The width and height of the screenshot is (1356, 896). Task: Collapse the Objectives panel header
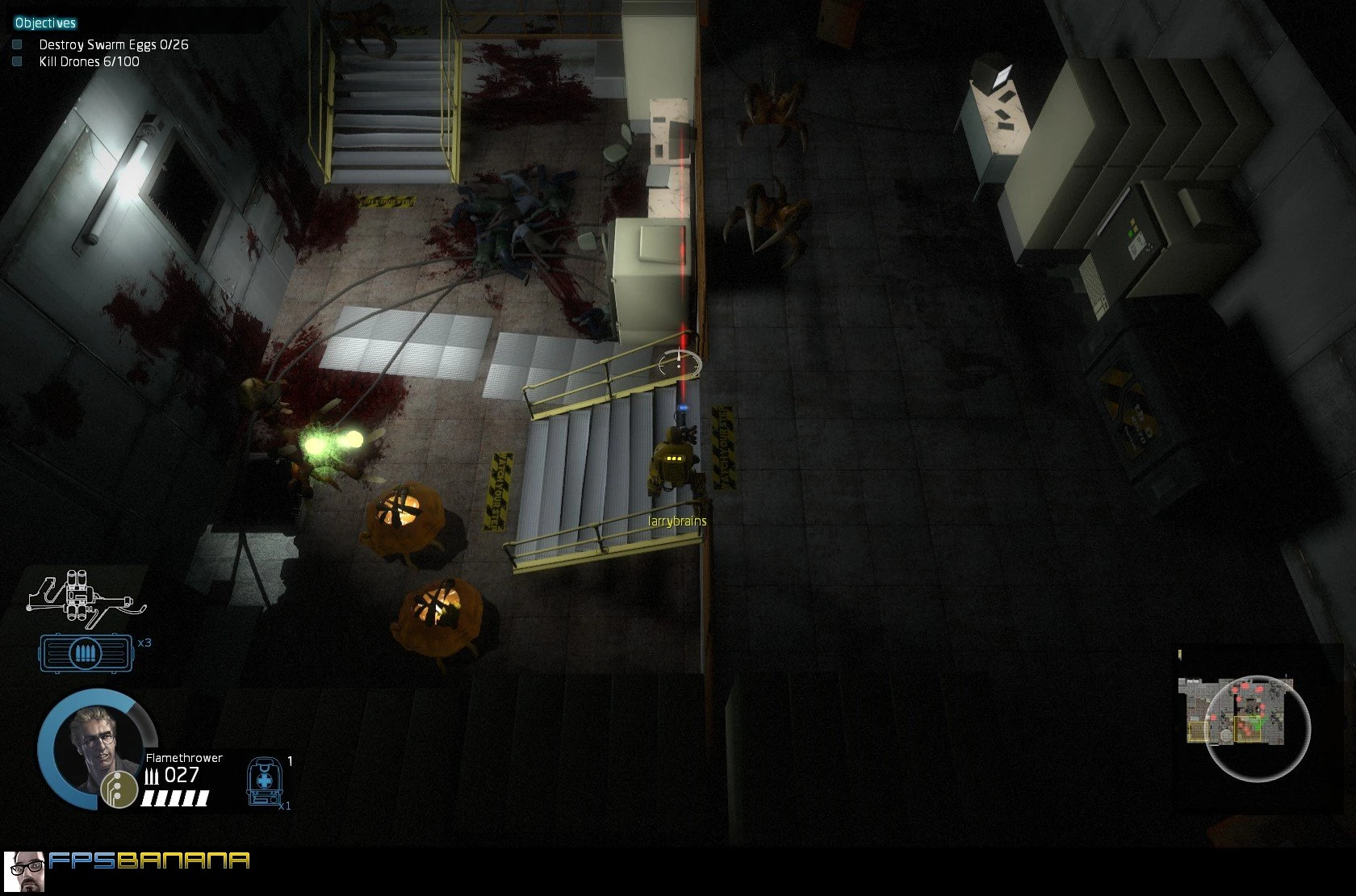[44, 23]
